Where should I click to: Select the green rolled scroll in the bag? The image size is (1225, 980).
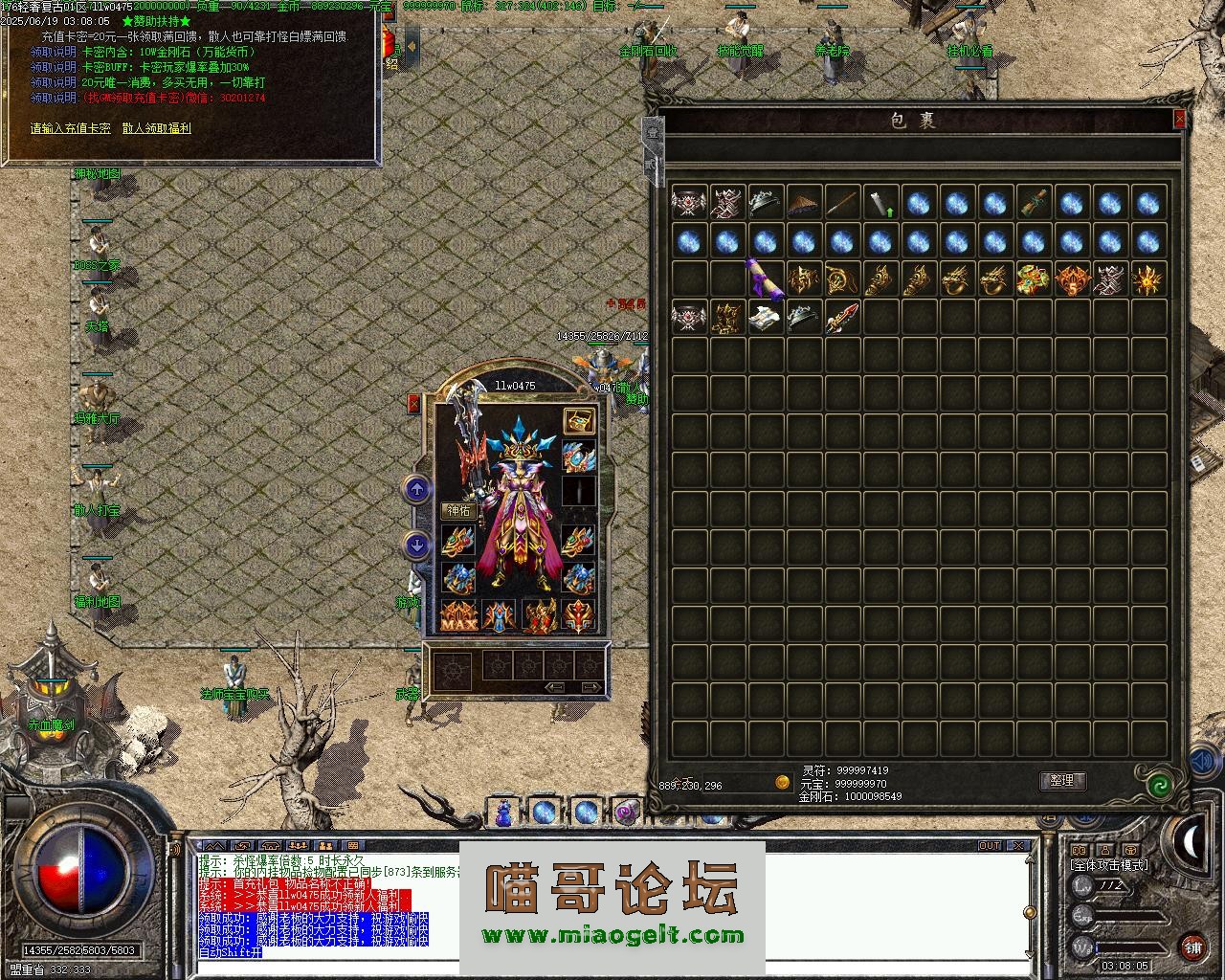click(1034, 202)
